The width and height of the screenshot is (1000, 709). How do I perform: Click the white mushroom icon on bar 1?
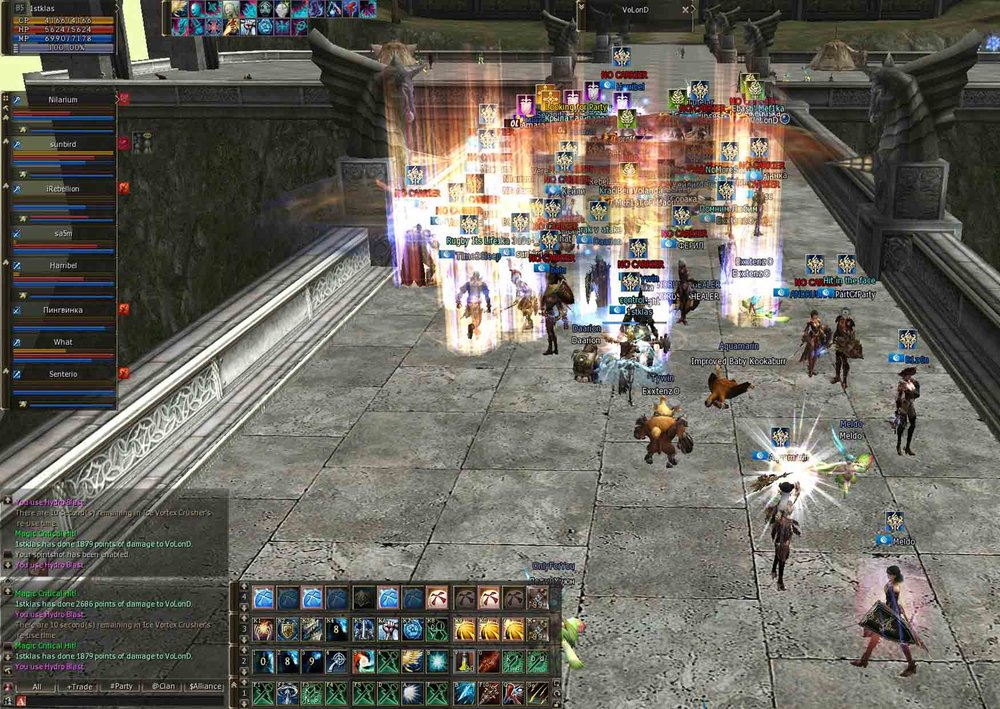click(288, 693)
